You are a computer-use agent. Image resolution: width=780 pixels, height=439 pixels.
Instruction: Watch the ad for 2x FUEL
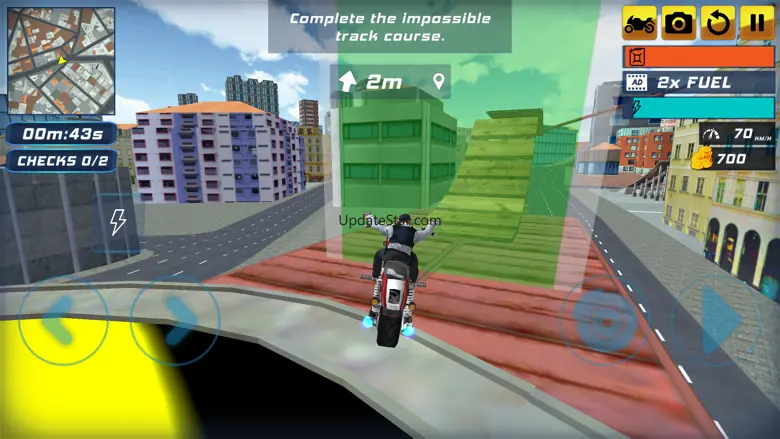click(698, 82)
